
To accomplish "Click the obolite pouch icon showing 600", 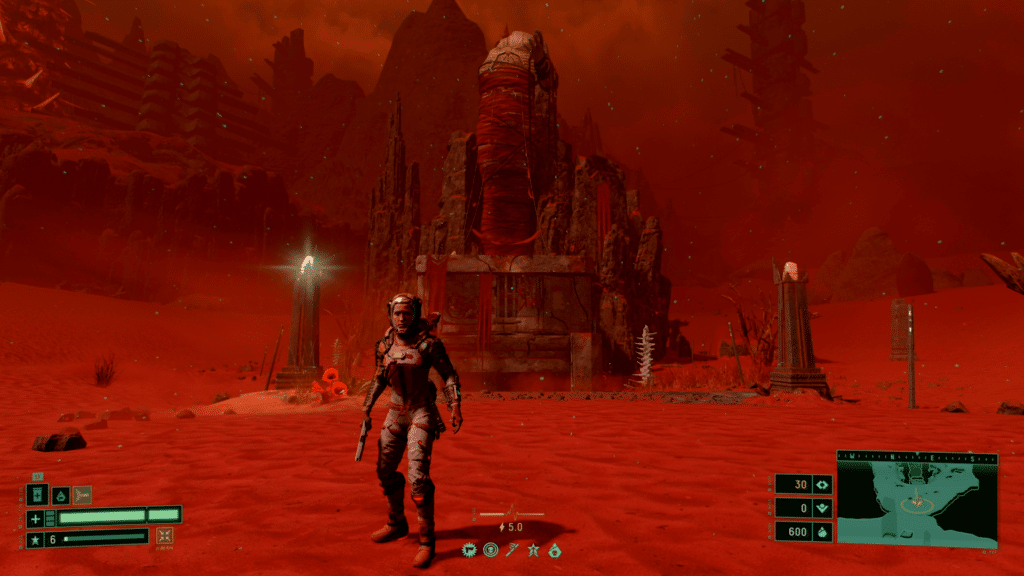I will (823, 532).
